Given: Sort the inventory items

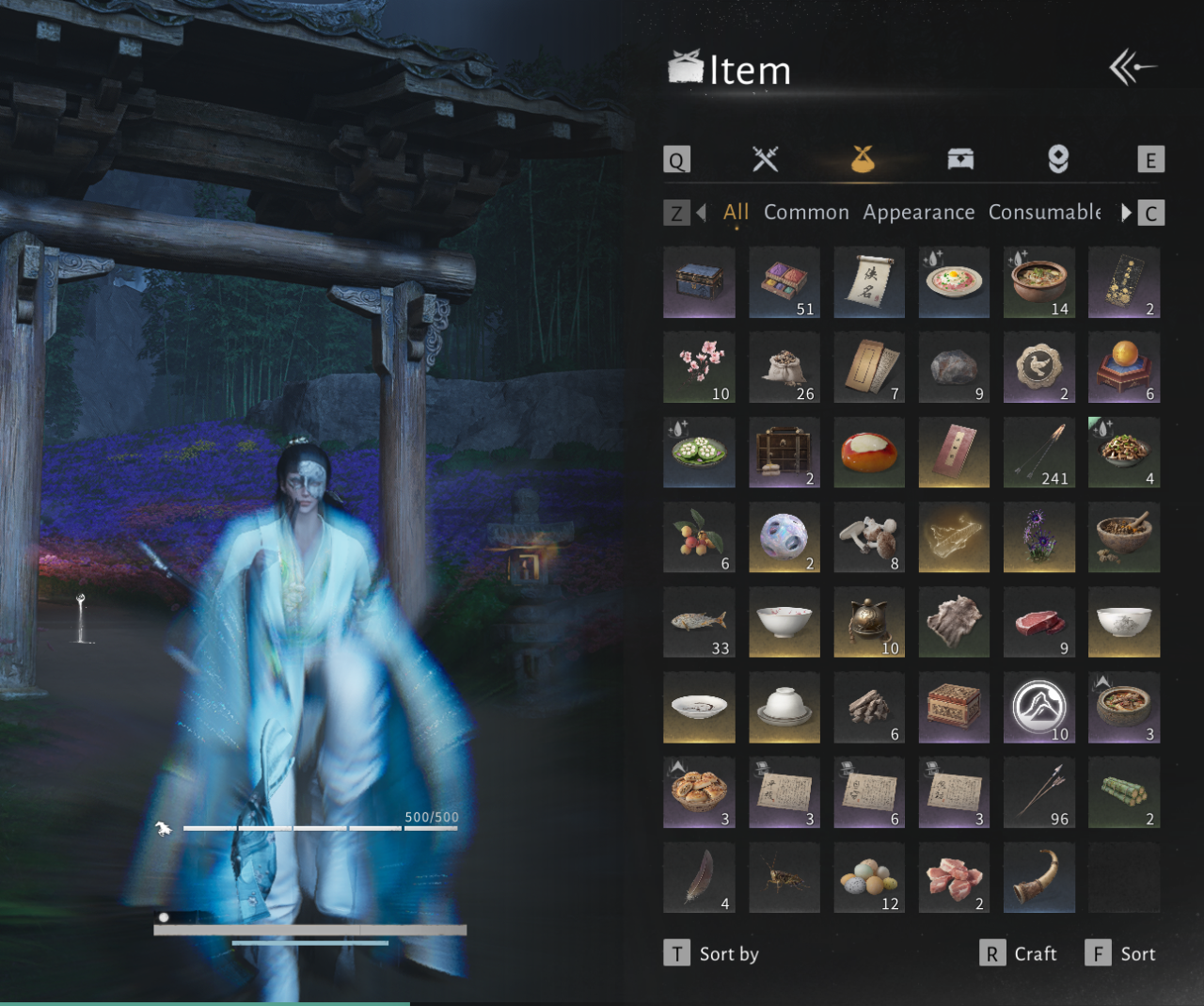Looking at the screenshot, I should click(x=1120, y=954).
